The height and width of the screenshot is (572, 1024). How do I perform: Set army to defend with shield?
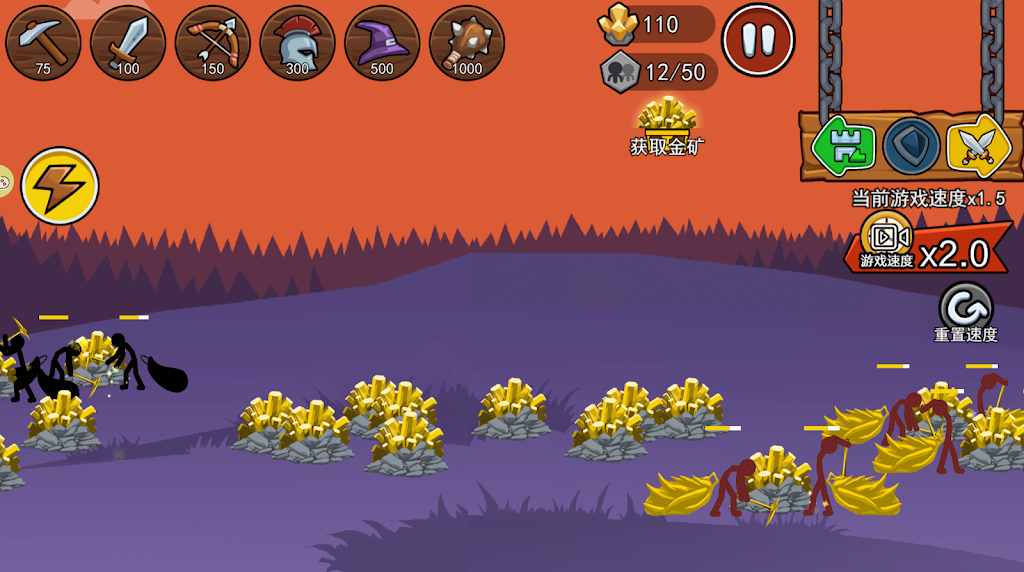pos(911,146)
